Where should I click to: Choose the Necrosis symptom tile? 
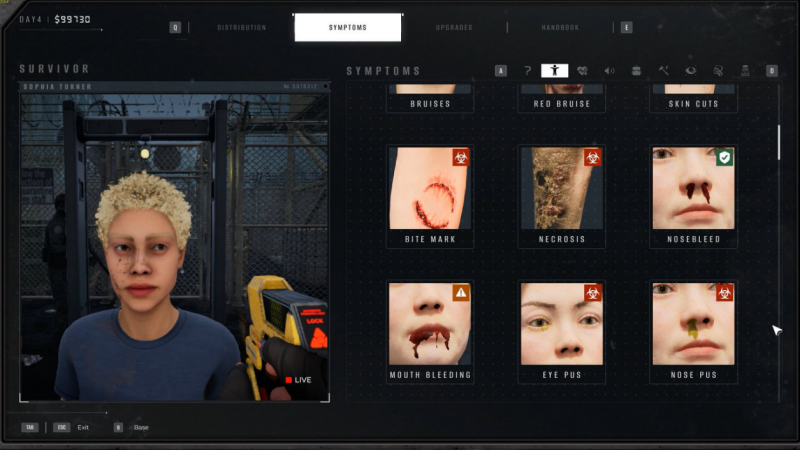point(561,197)
